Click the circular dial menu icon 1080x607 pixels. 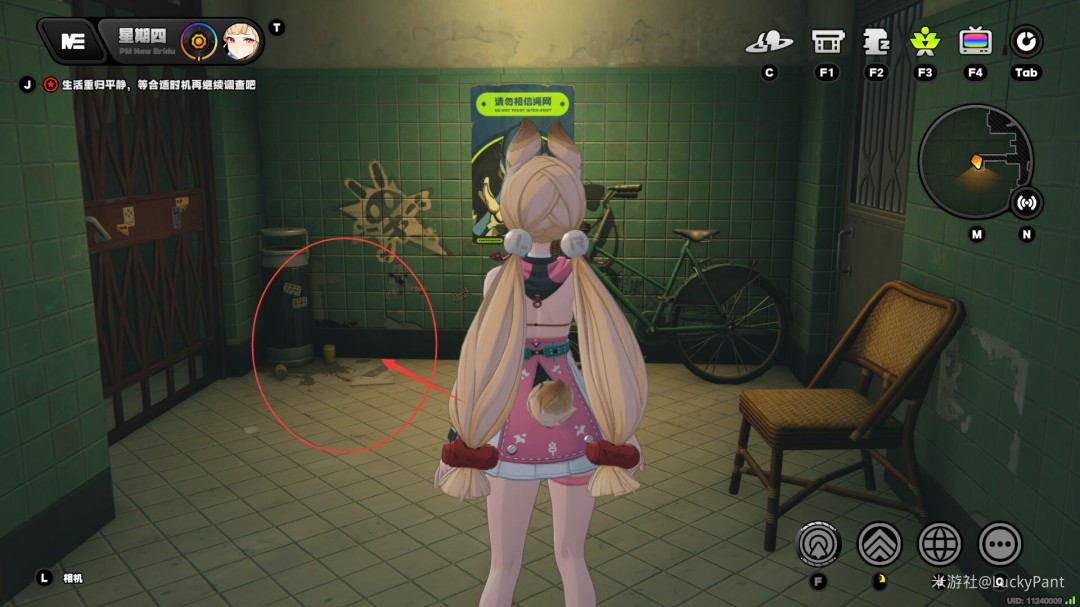[x=1026, y=42]
